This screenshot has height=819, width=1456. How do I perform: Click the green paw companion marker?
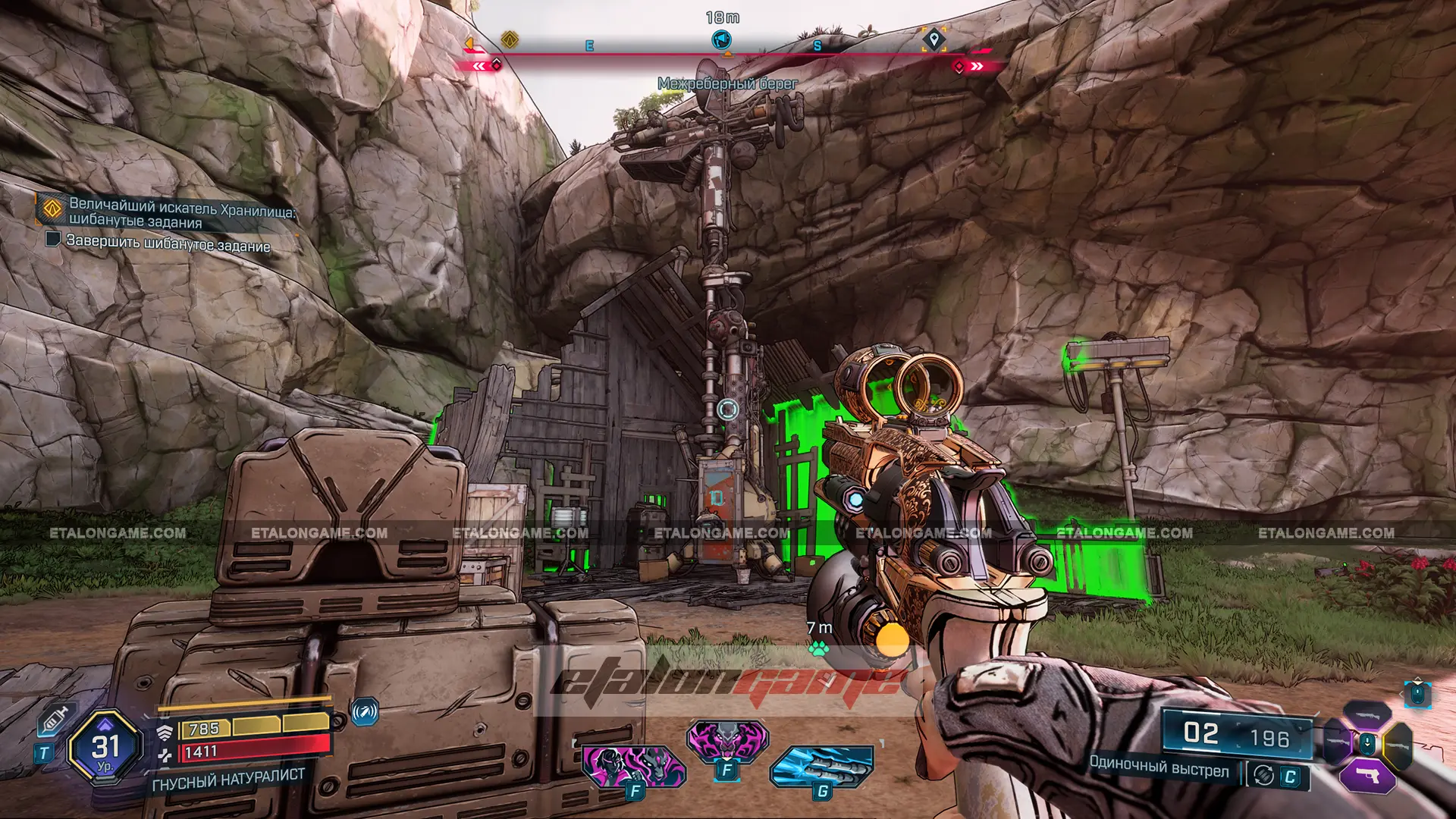pos(818,648)
